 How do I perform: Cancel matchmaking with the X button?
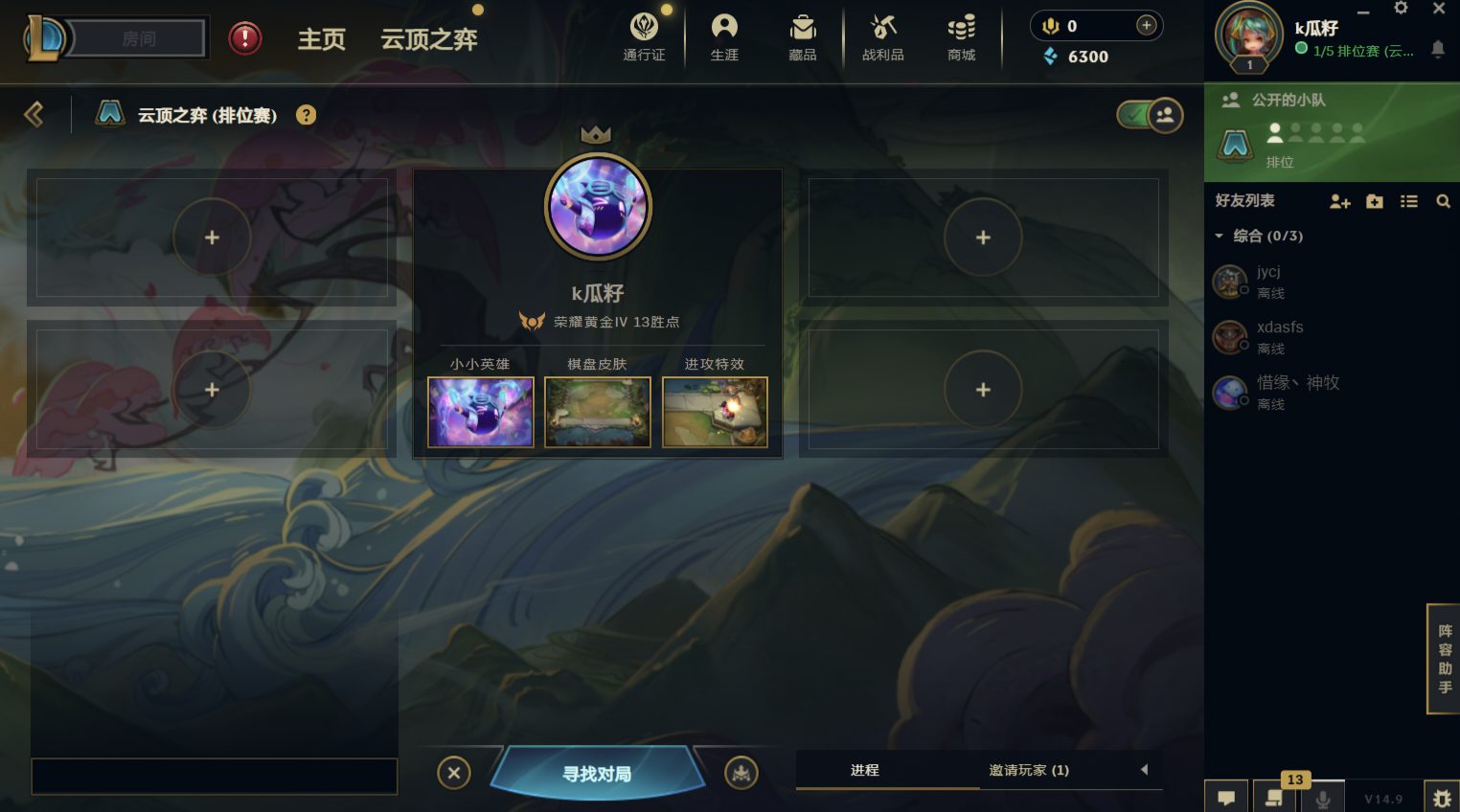(454, 773)
